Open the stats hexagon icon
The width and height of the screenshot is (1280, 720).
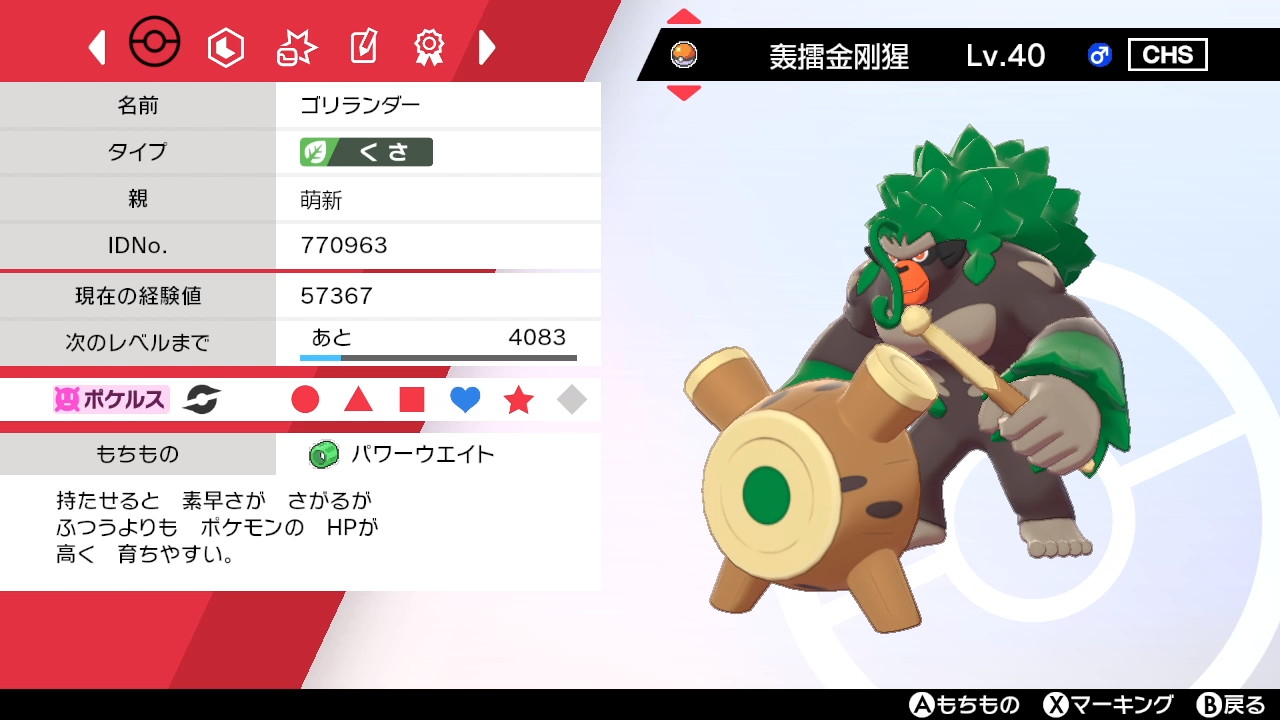pos(225,45)
